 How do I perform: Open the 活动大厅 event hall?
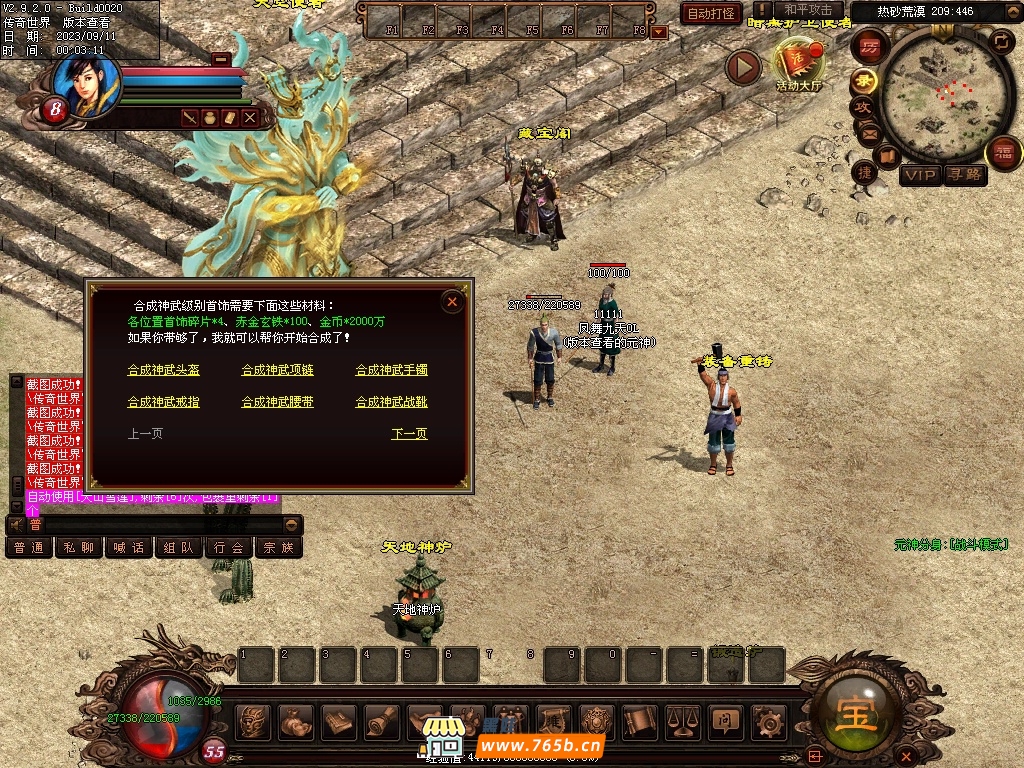click(x=798, y=66)
